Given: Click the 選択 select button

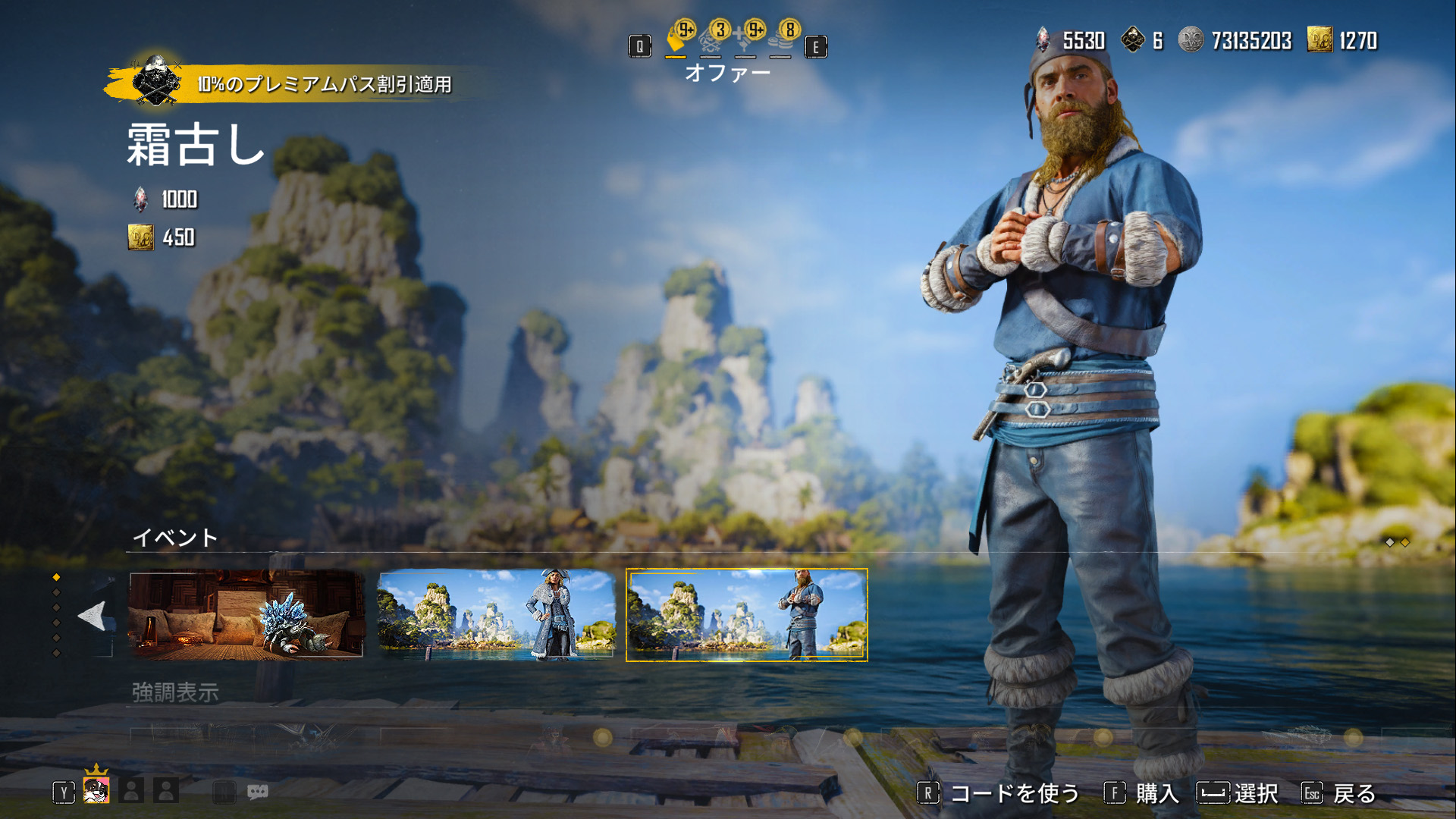Looking at the screenshot, I should click(x=1238, y=793).
